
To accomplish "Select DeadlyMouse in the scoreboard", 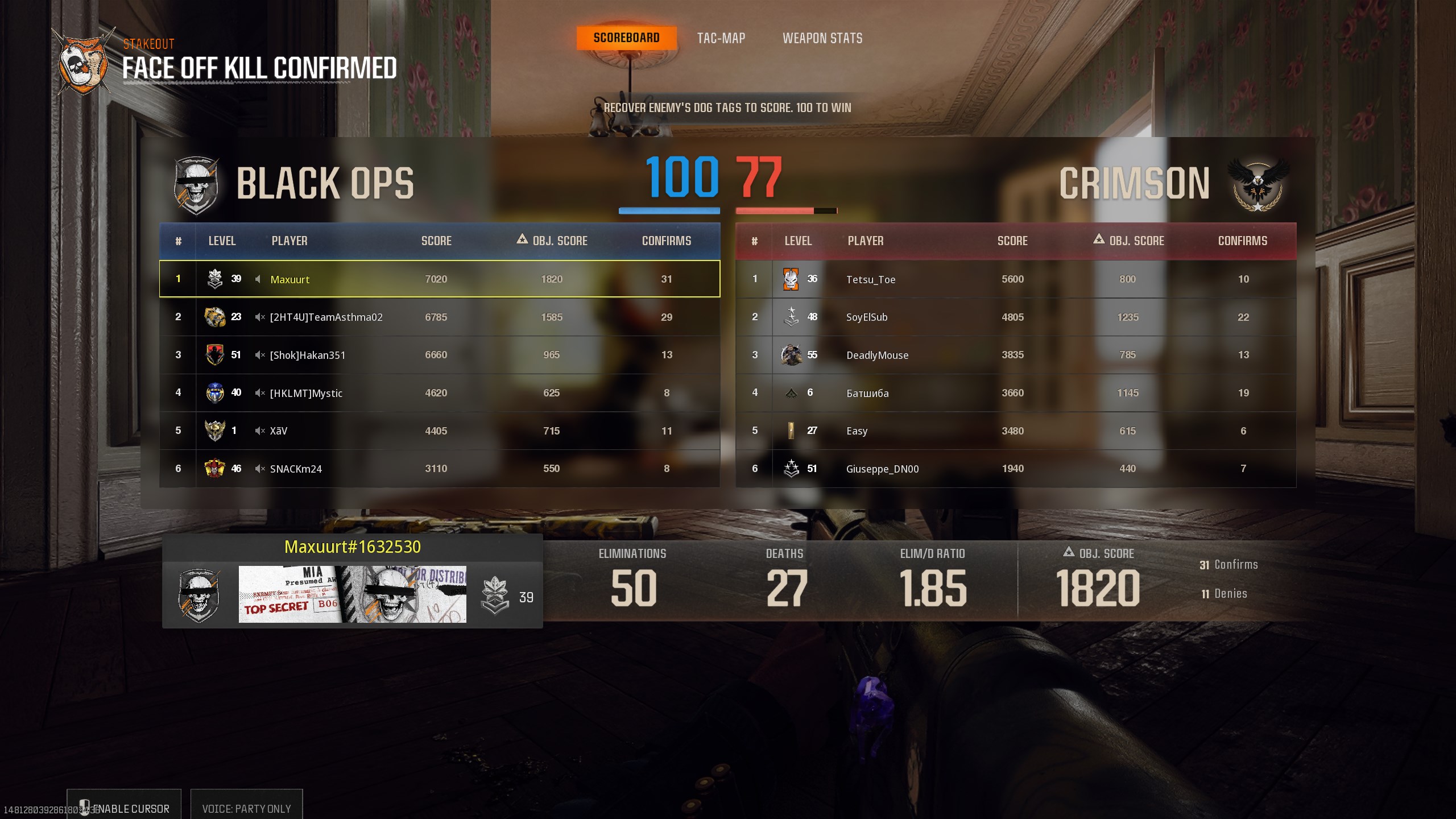I will coord(1016,355).
